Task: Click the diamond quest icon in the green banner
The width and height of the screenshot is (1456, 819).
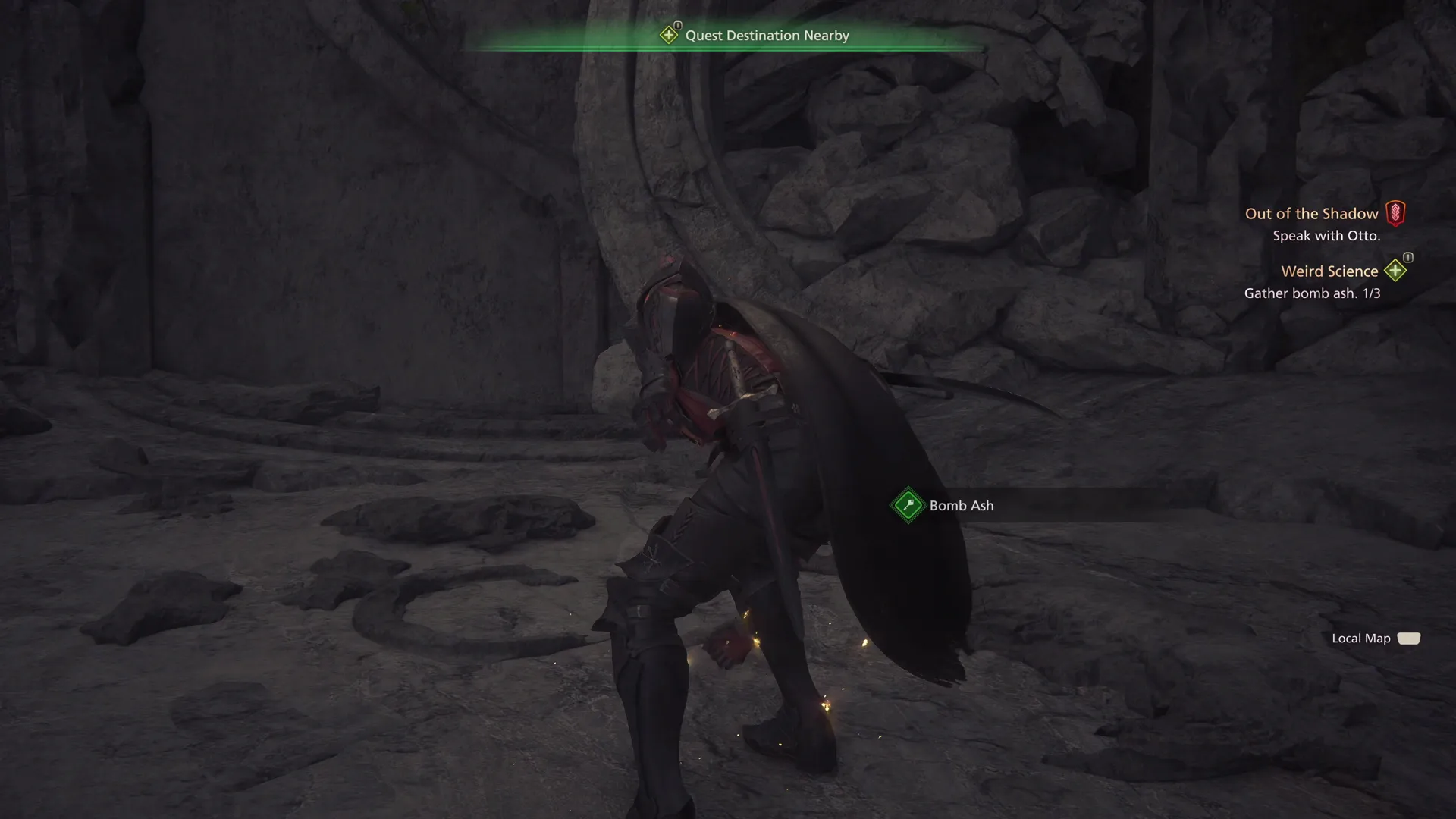Action: tap(670, 33)
